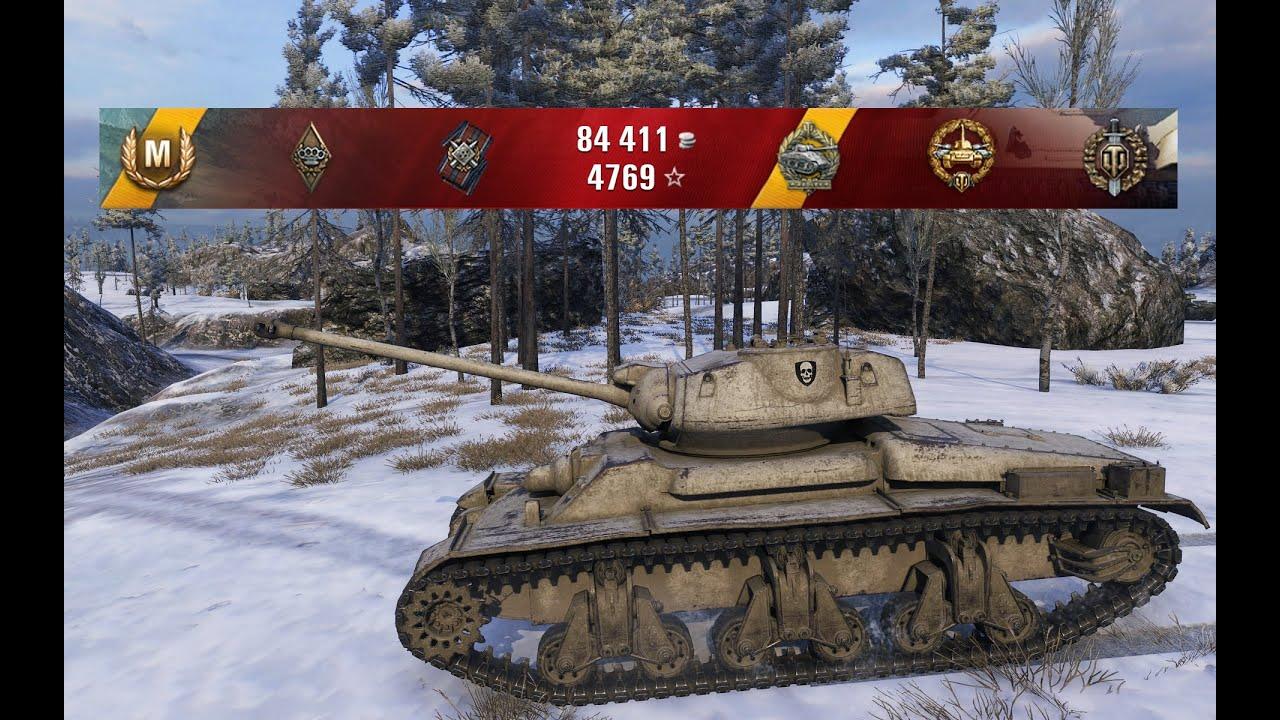Select the diamond-shaped brass knuckles medal
Viewport: 1280px width, 720px height.
tap(311, 157)
